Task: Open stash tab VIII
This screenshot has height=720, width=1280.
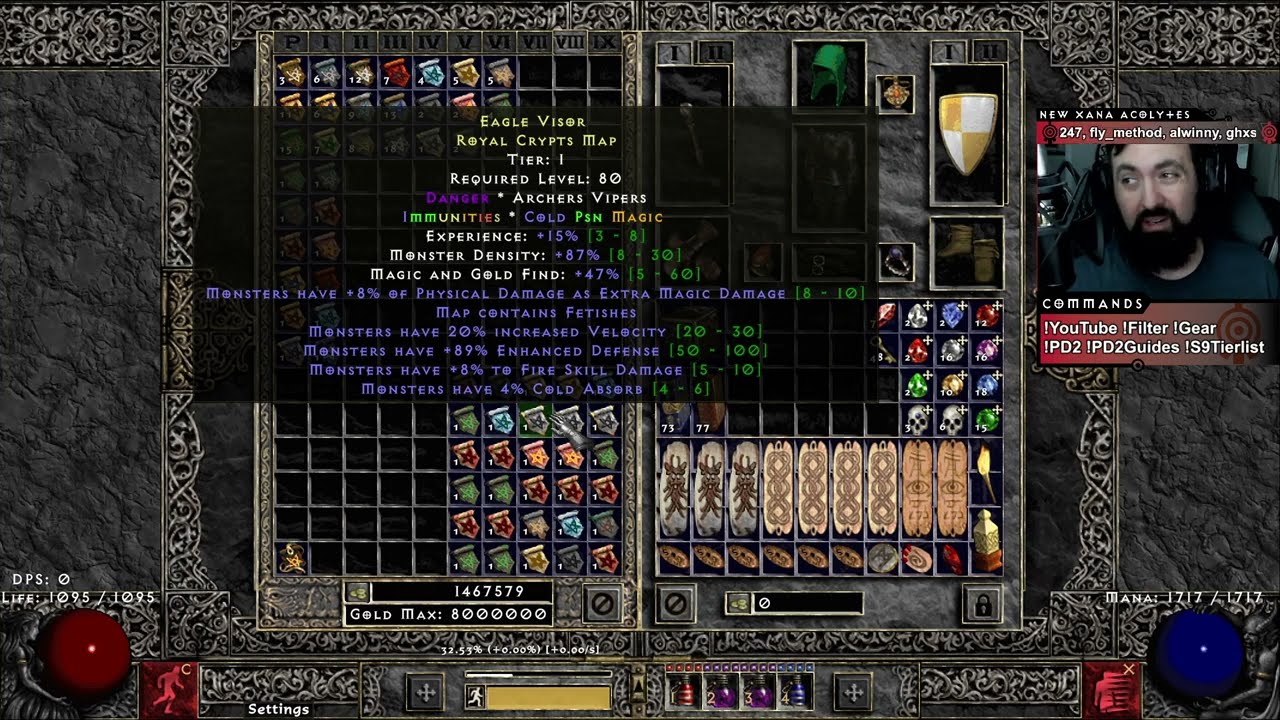Action: [569, 43]
